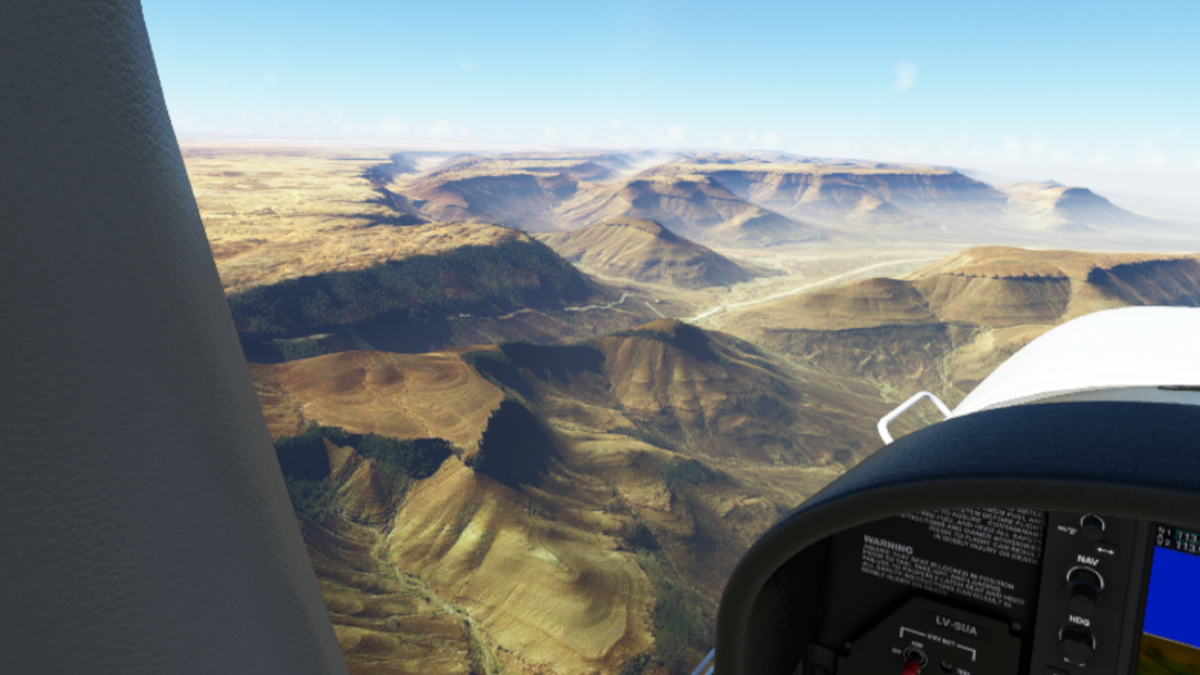Click the NAV frequency swap arrow button
The height and width of the screenshot is (675, 1200).
point(1105,549)
